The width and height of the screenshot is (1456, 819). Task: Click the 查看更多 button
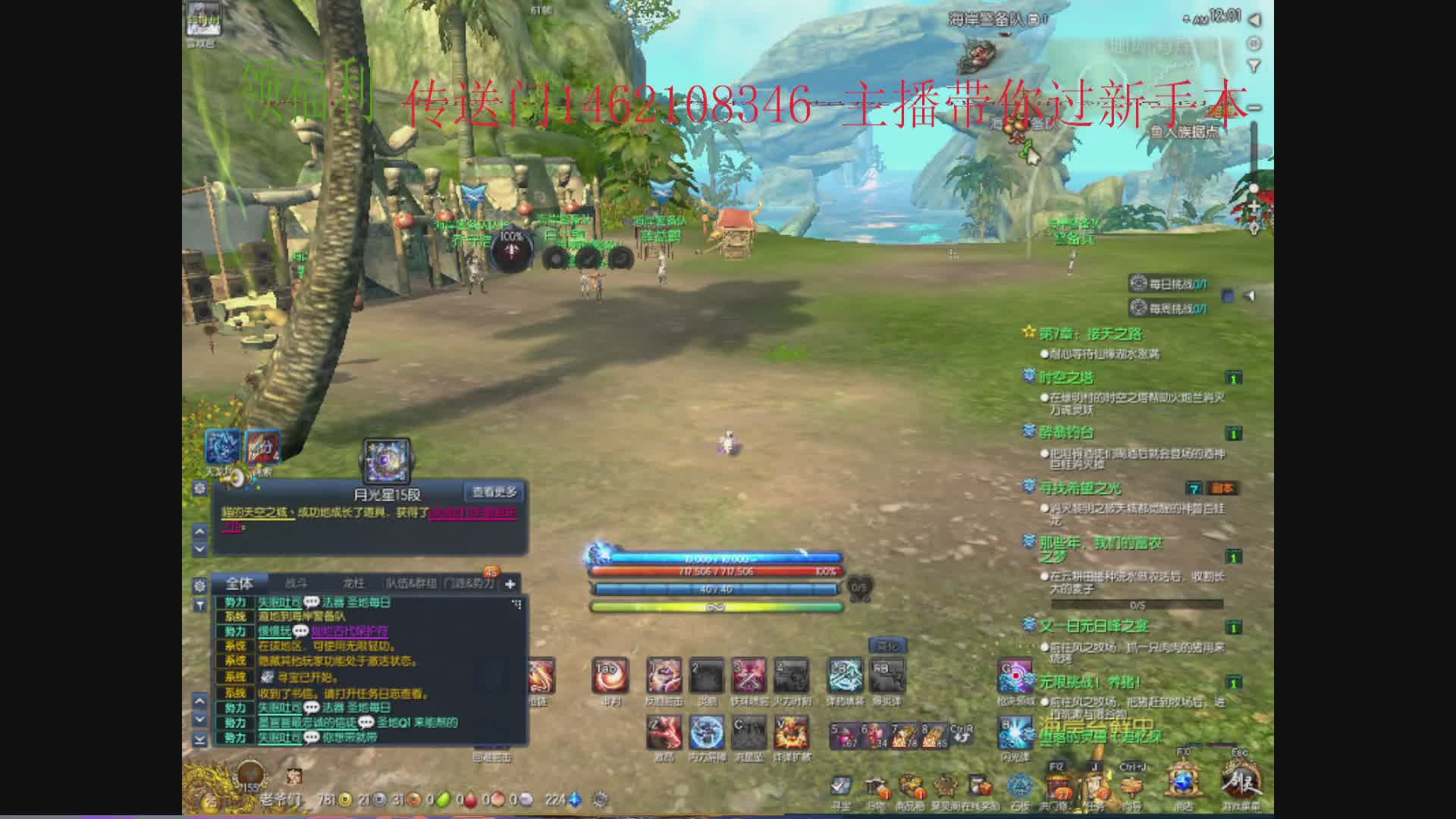pyautogui.click(x=494, y=492)
